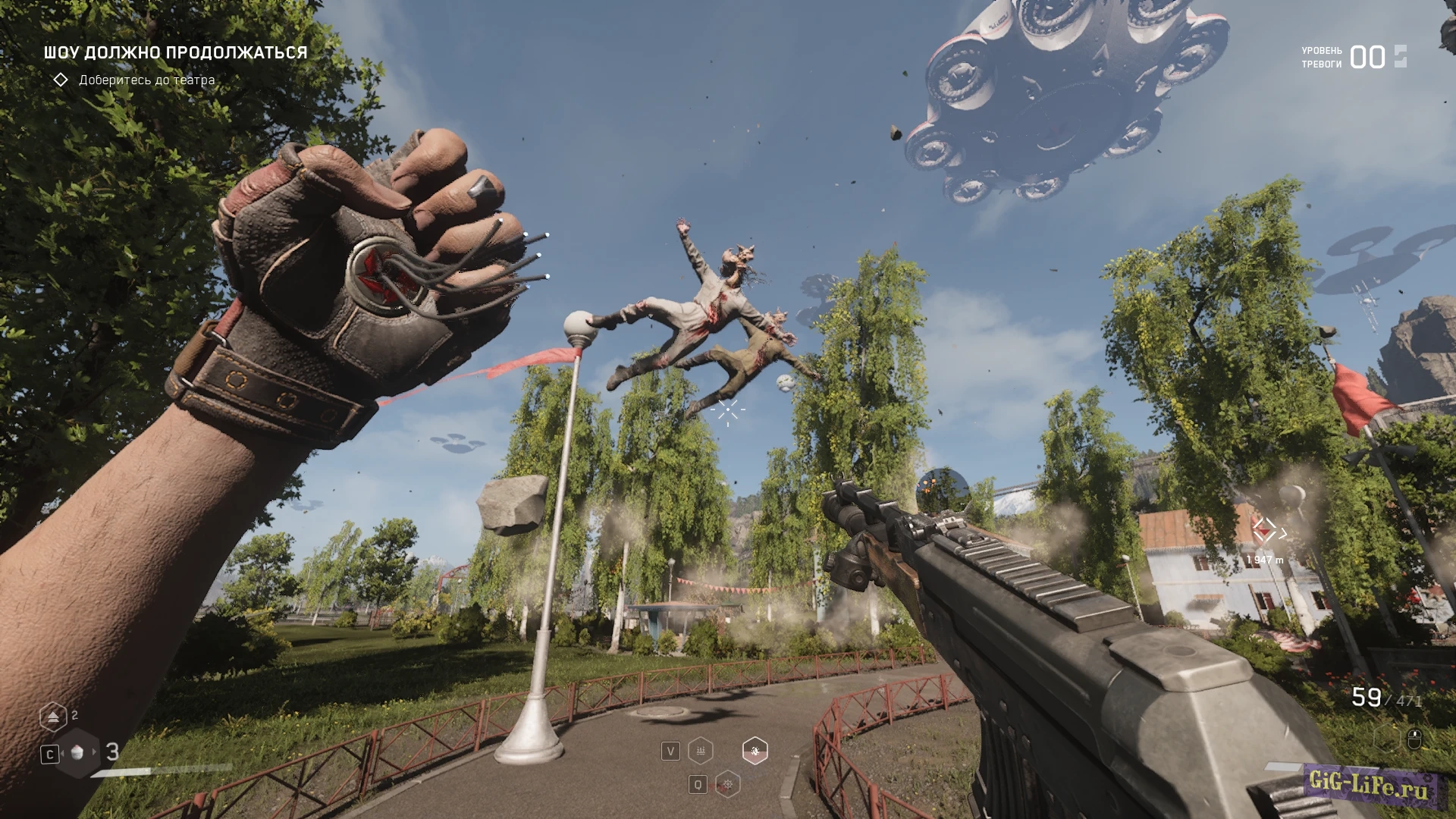Trigger the mass telekinesis ability hexagon
Image resolution: width=1456 pixels, height=819 pixels.
pos(701,751)
